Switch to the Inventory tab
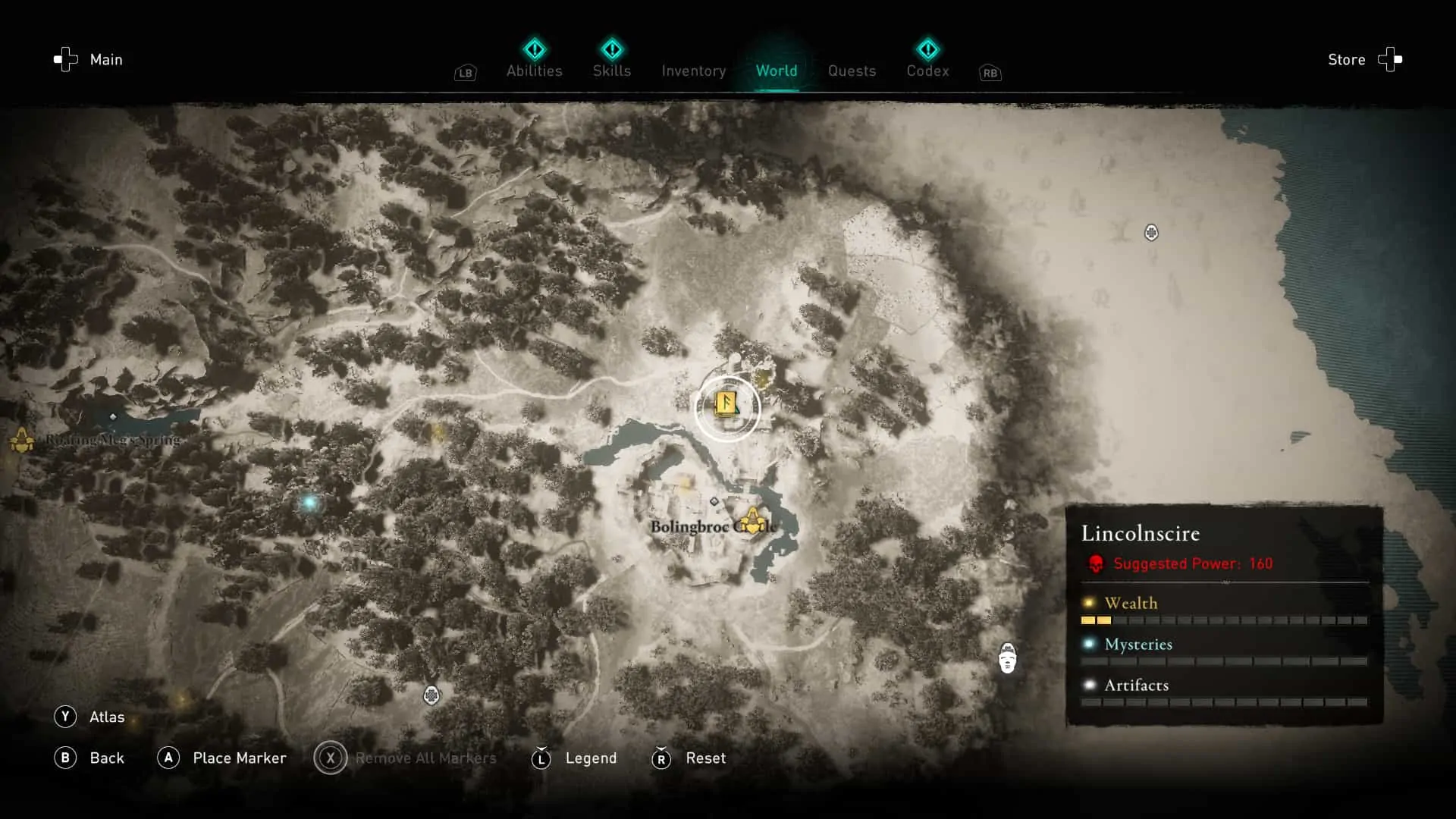This screenshot has width=1456, height=819. click(x=693, y=71)
